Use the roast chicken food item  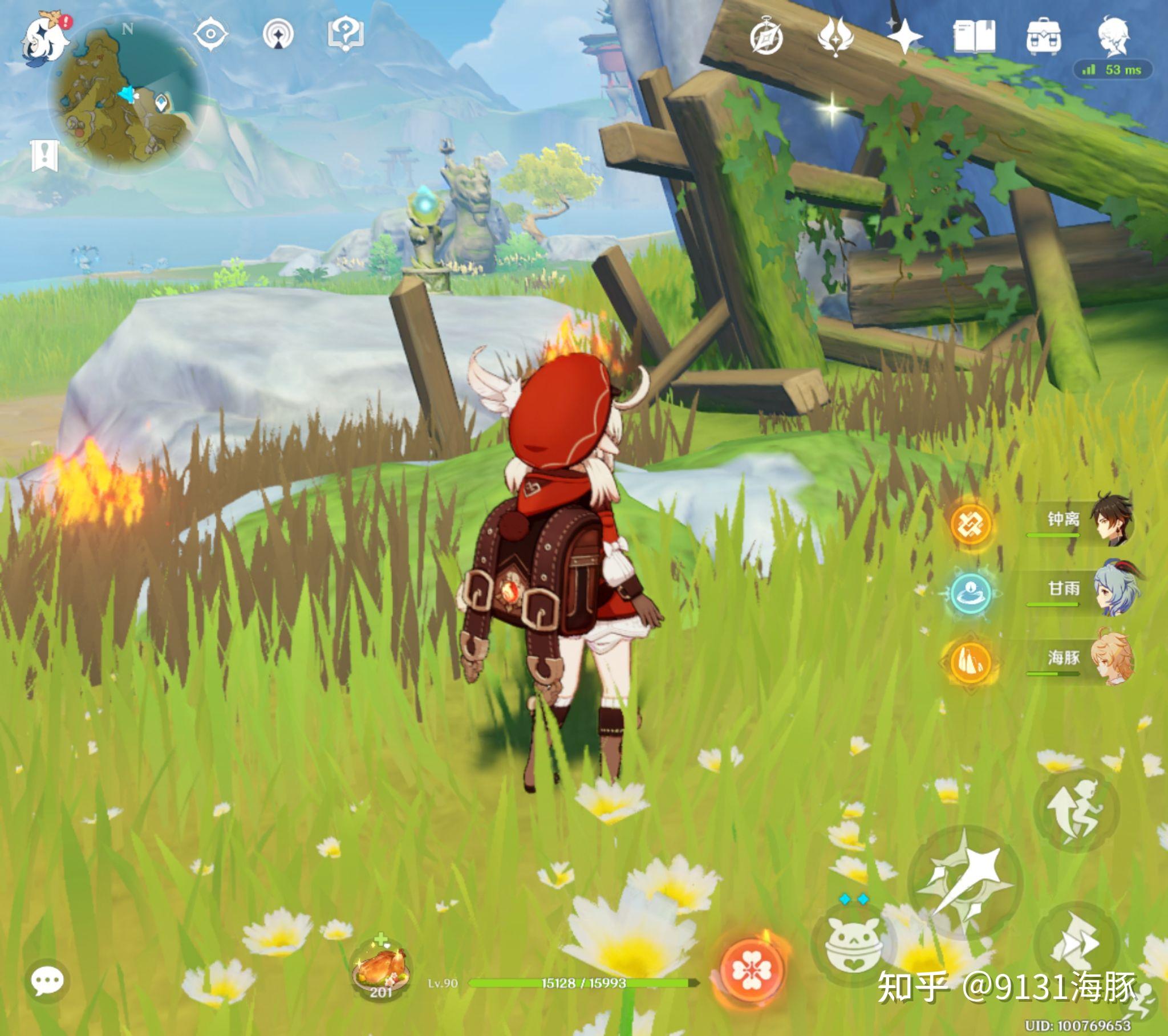(381, 969)
